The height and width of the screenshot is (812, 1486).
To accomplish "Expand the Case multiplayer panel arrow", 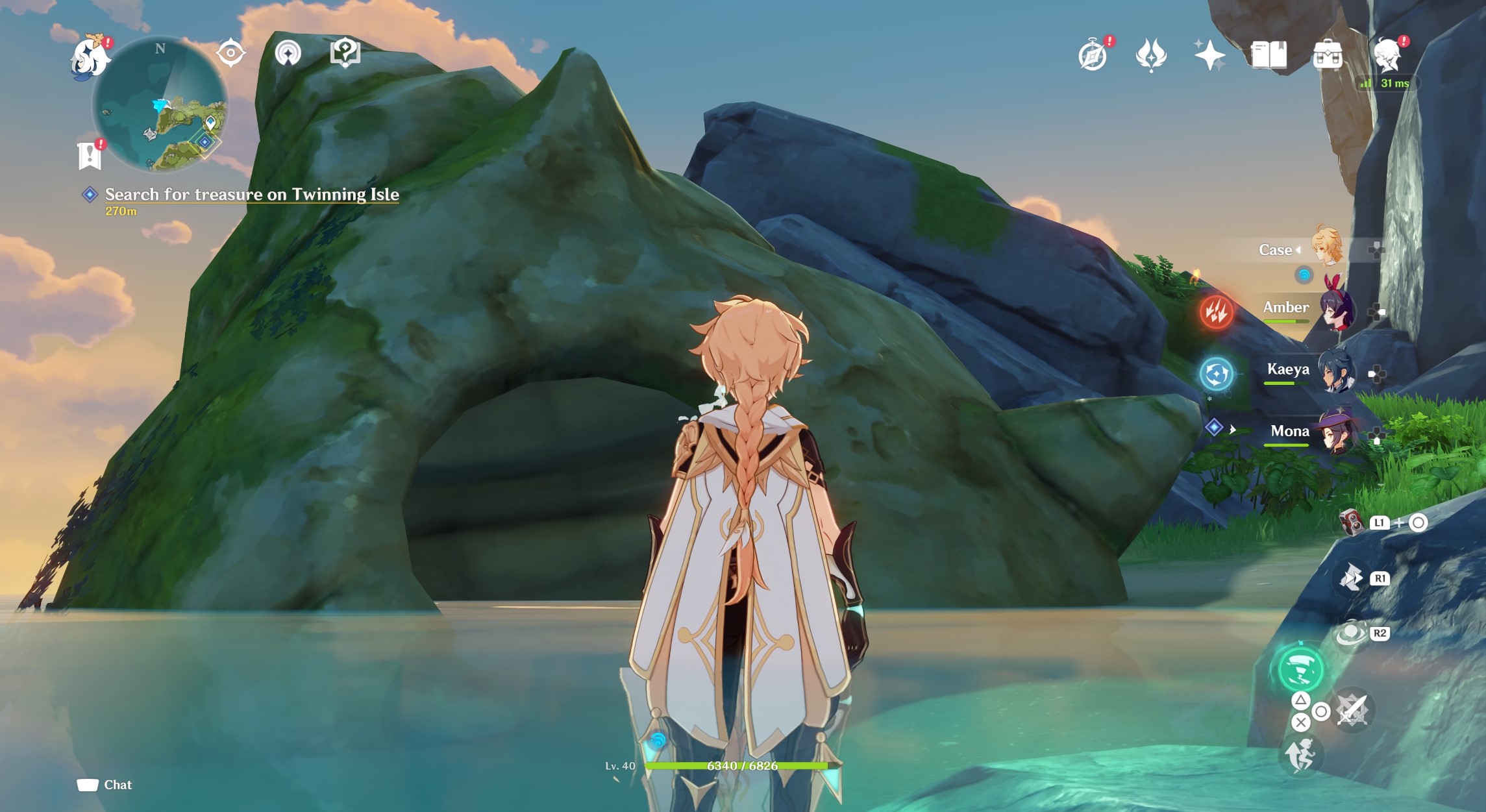I will point(1298,250).
